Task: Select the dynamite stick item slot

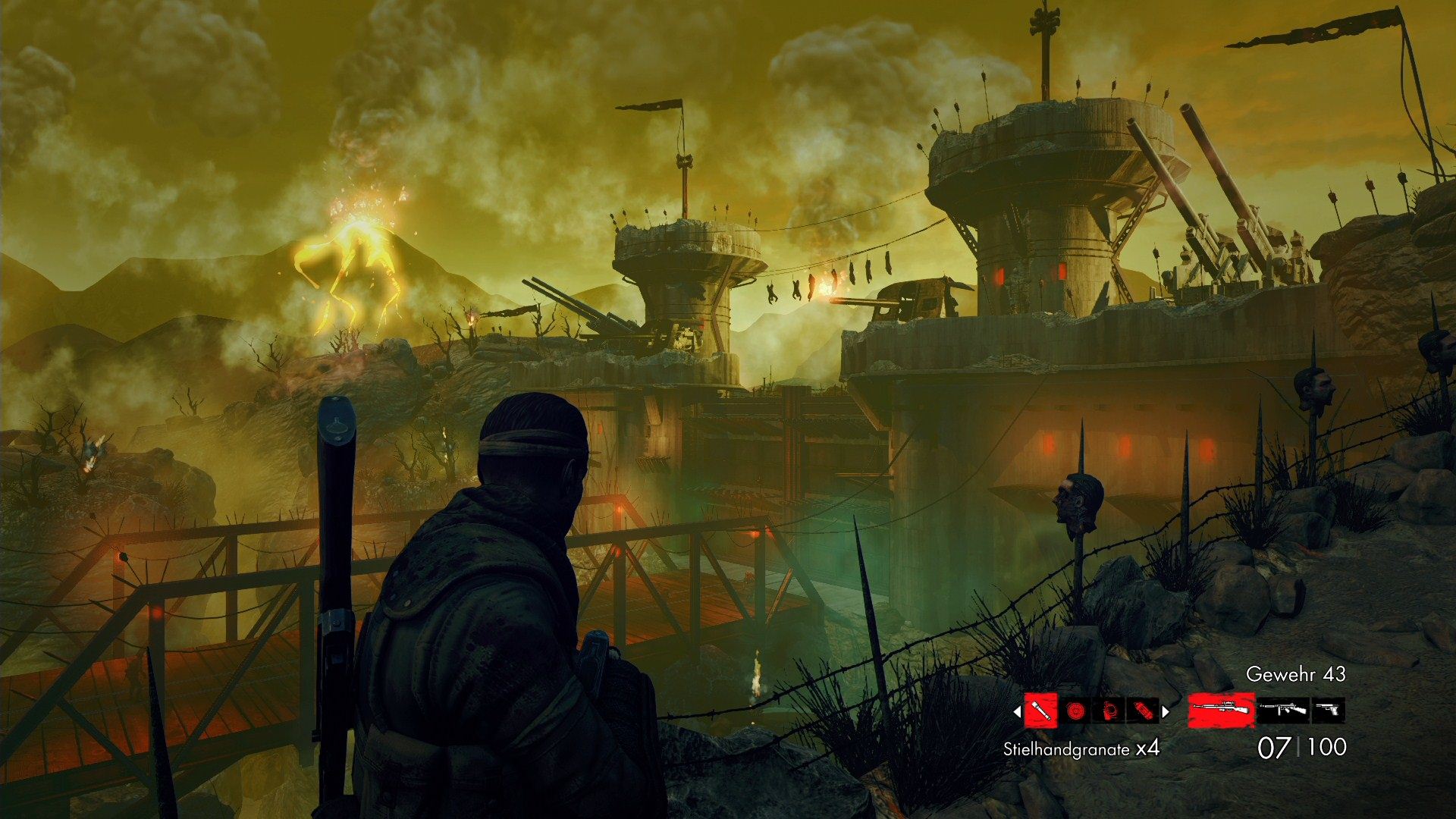Action: click(x=1143, y=711)
